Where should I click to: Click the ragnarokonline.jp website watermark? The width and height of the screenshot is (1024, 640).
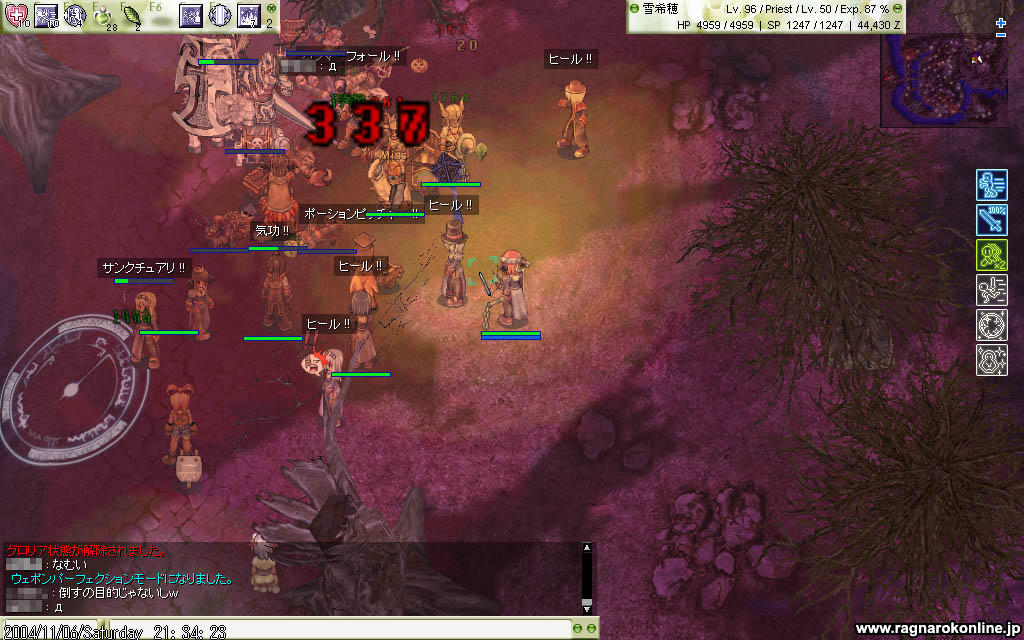pos(938,628)
